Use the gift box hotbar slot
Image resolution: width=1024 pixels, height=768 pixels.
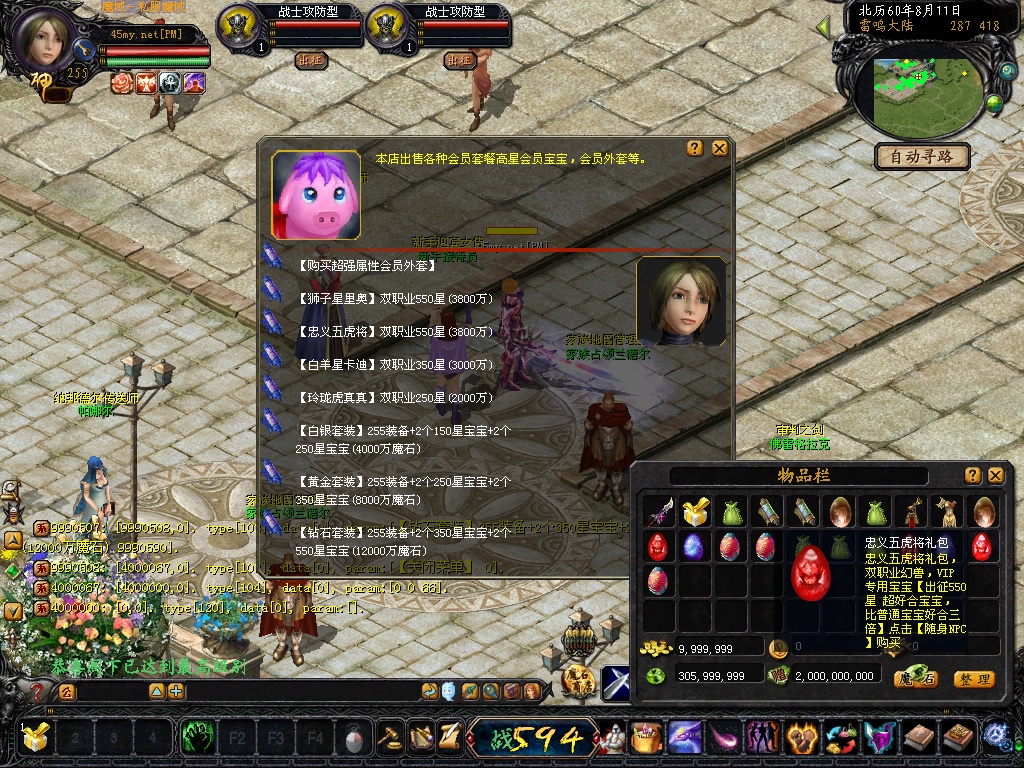35,739
